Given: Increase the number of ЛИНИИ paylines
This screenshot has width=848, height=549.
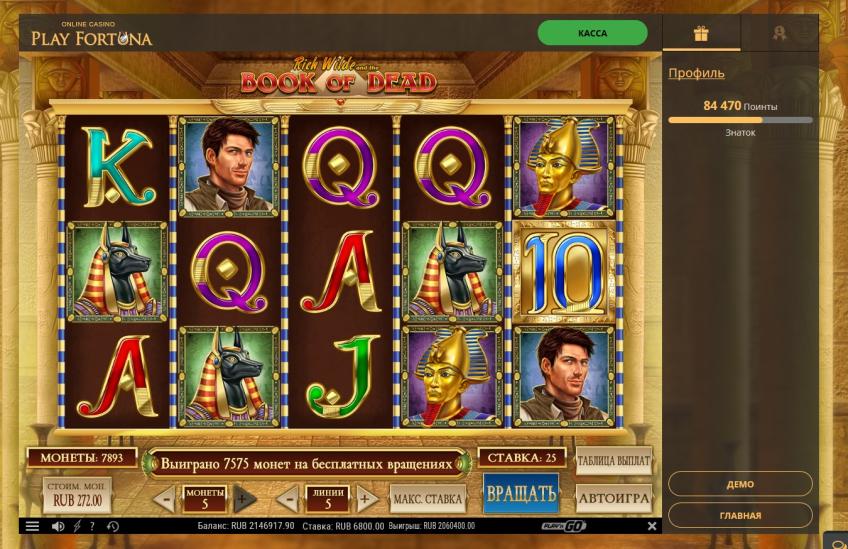Looking at the screenshot, I should point(366,498).
